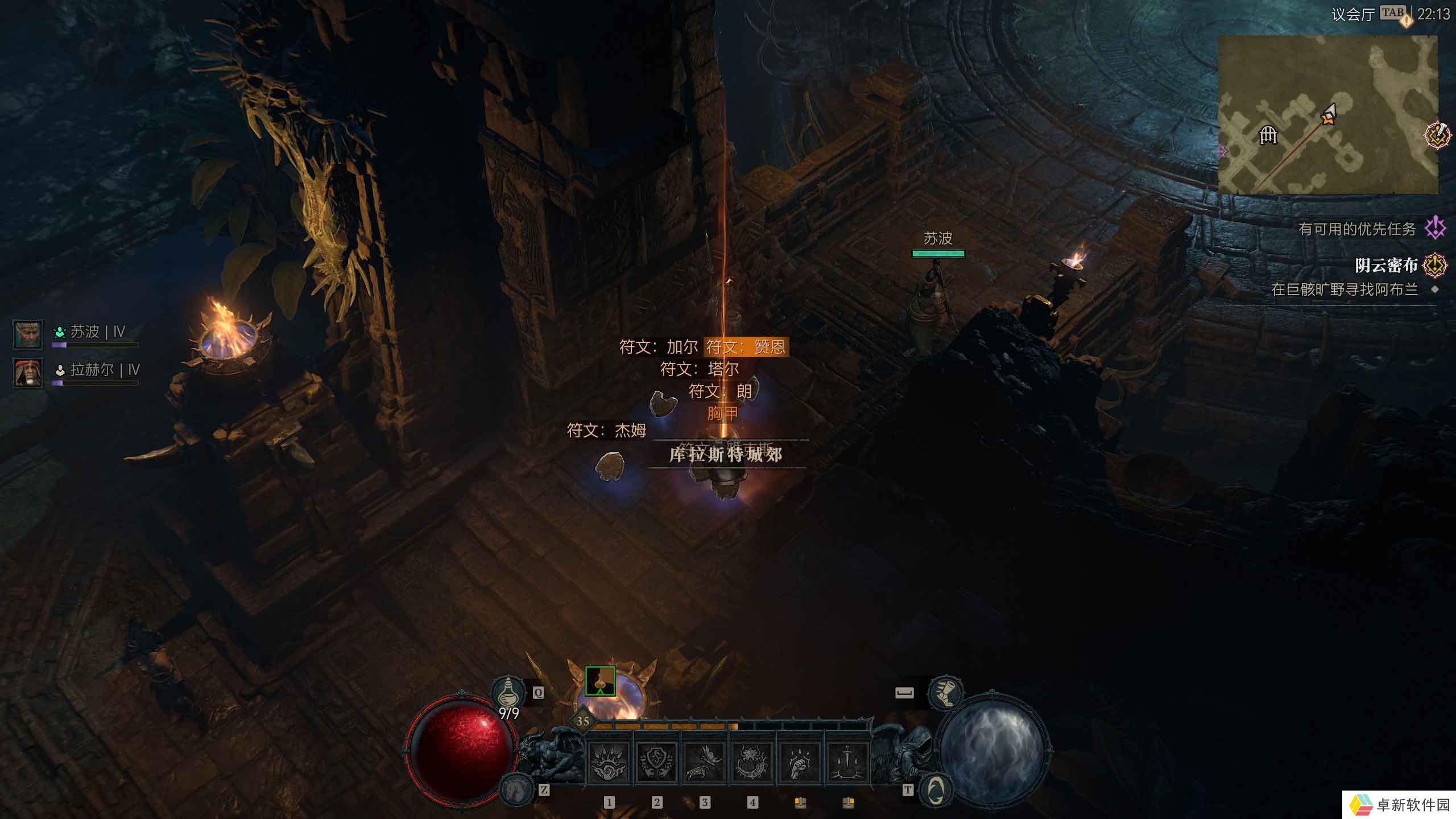This screenshot has height=819, width=1456.
Task: Pick up the 符文：杰姆 loot label
Action: tap(606, 431)
